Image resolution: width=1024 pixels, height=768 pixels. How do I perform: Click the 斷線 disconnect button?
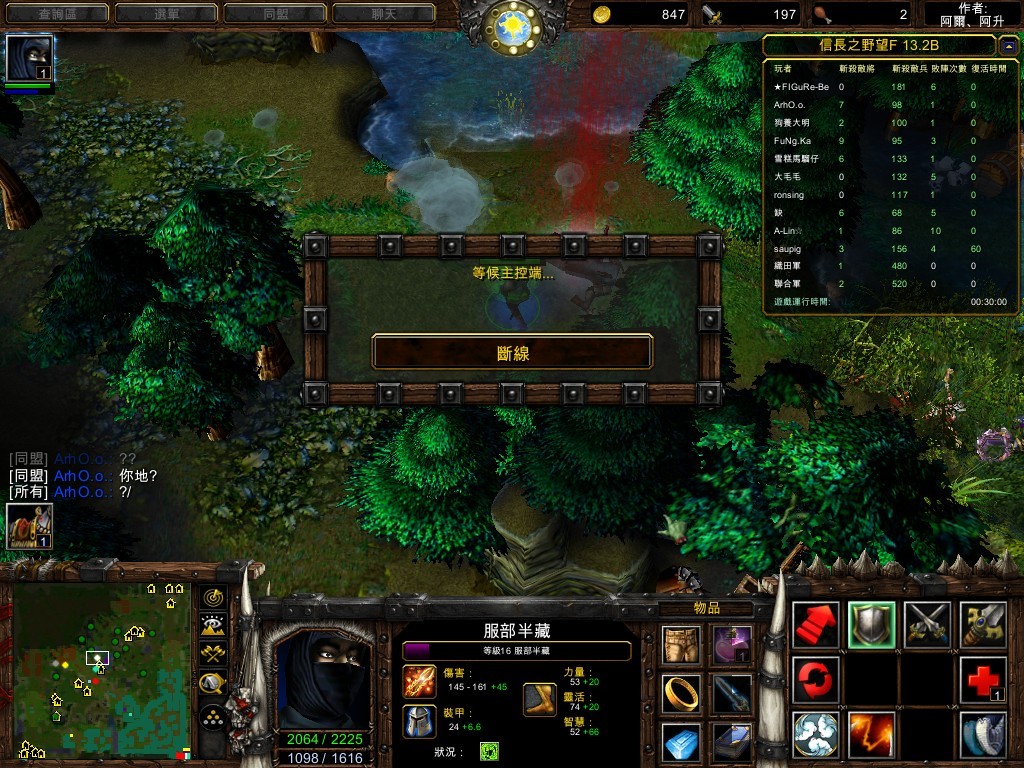pos(512,352)
